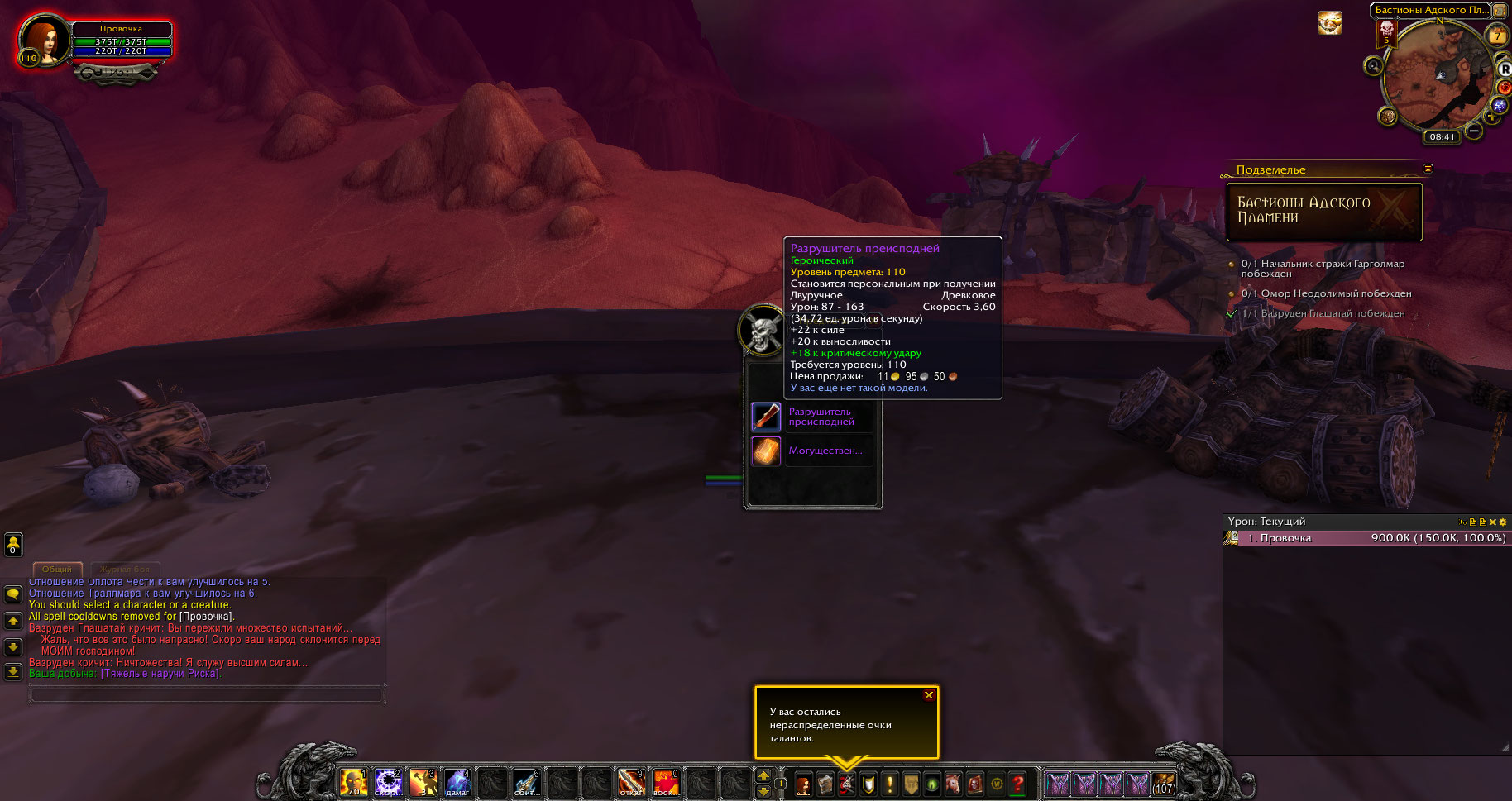Viewport: 1512px width, 801px height.
Task: Collapse the Подземелье objective tracker
Action: 1428,169
